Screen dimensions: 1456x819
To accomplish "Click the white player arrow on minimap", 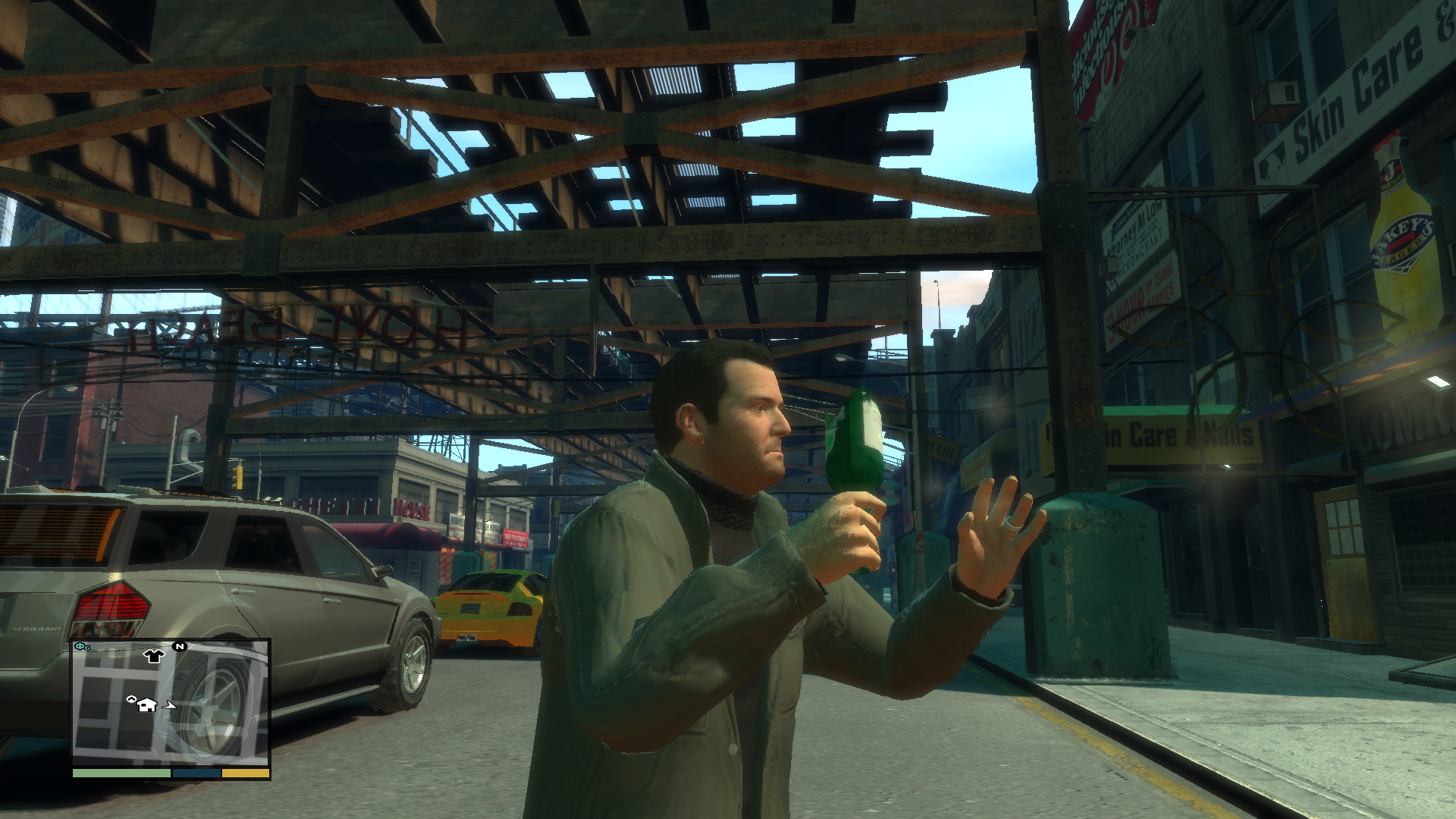I will point(170,705).
